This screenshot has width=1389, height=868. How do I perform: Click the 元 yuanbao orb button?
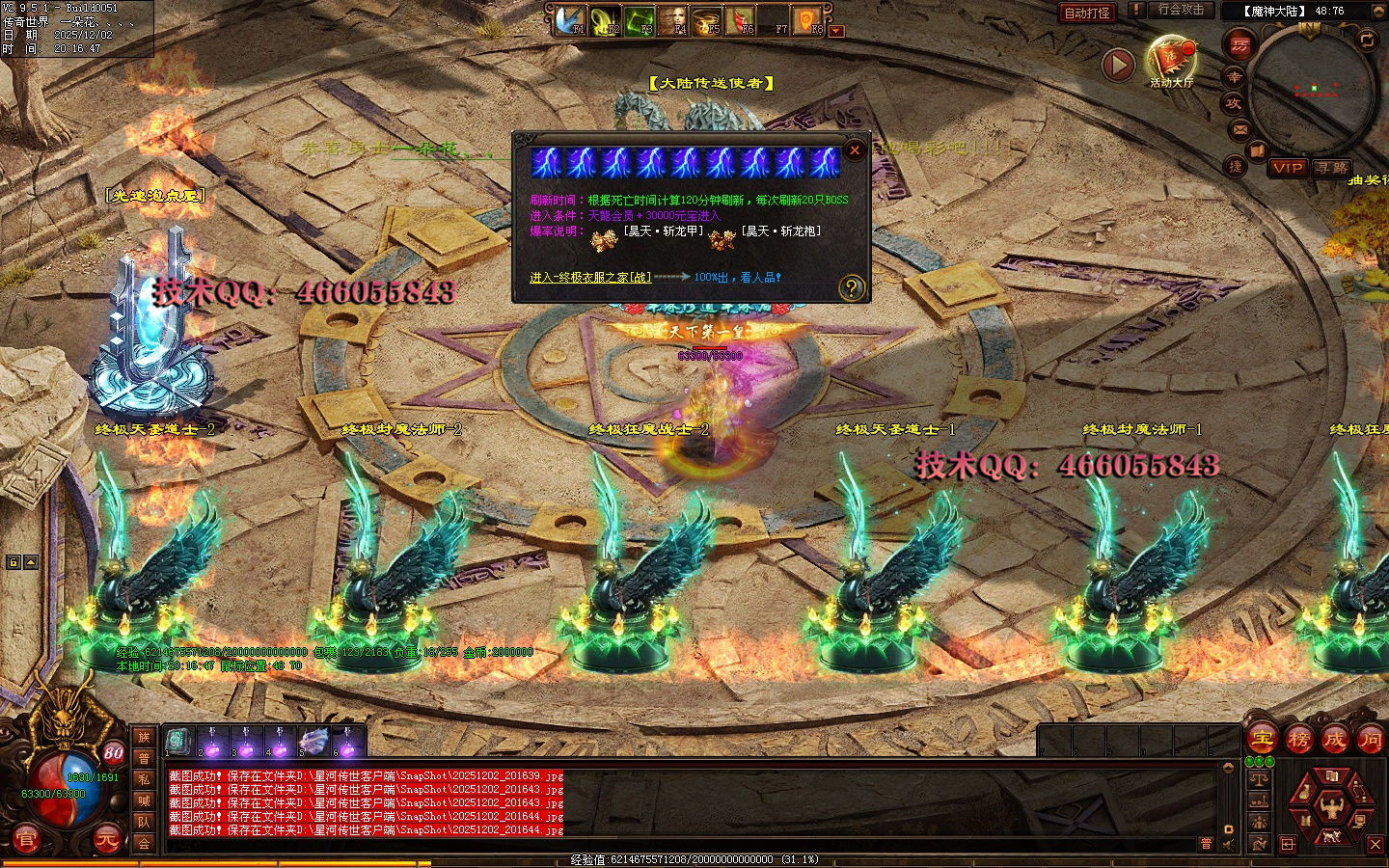(106, 839)
